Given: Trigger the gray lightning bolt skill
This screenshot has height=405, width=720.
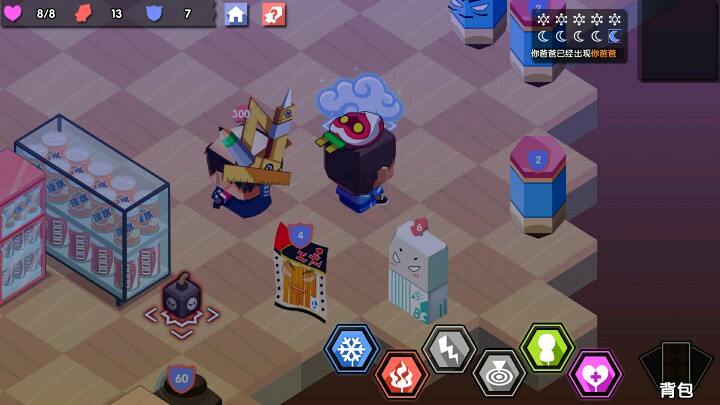Looking at the screenshot, I should (x=449, y=349).
